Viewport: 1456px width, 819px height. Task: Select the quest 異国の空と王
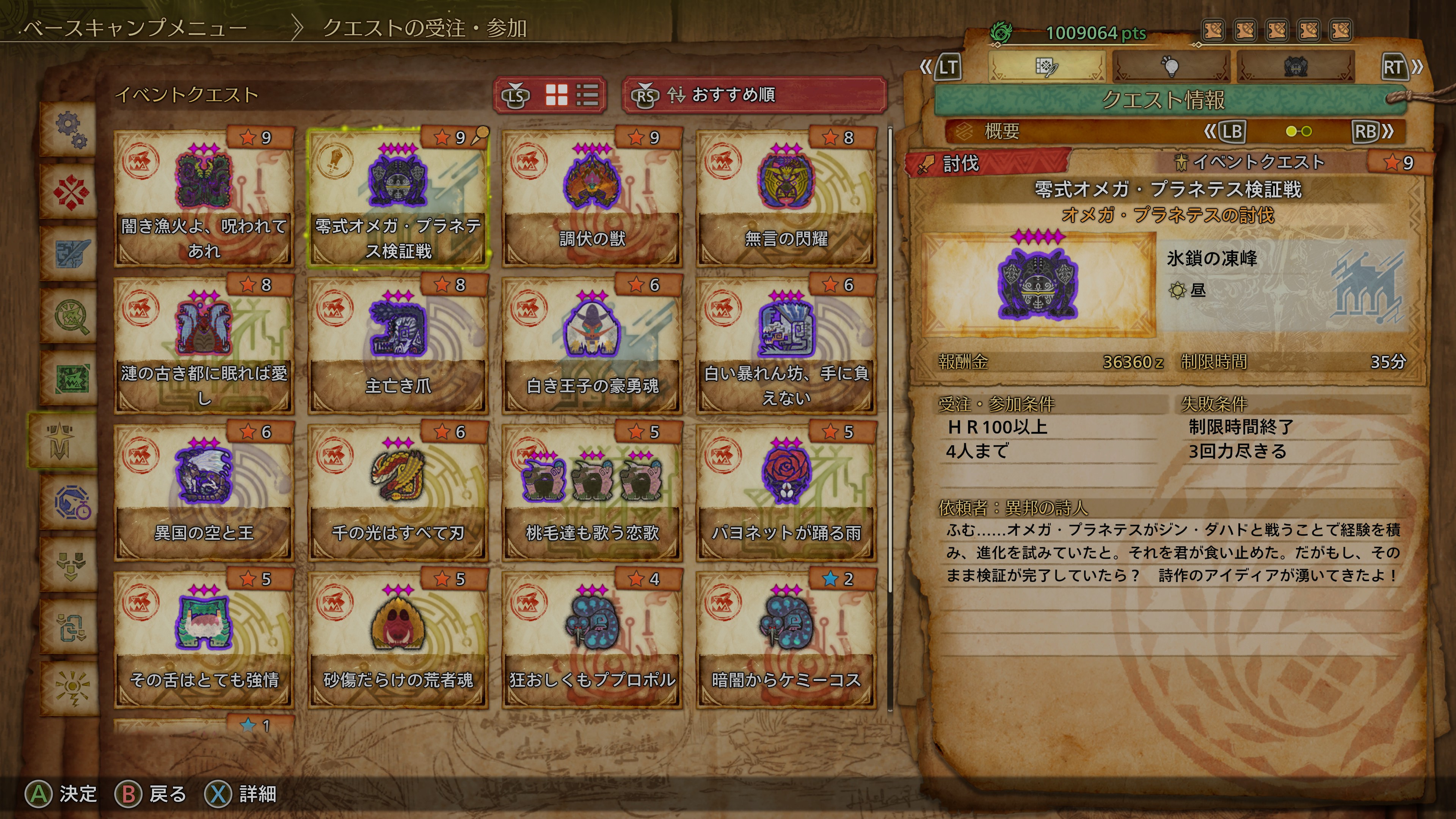[x=204, y=492]
